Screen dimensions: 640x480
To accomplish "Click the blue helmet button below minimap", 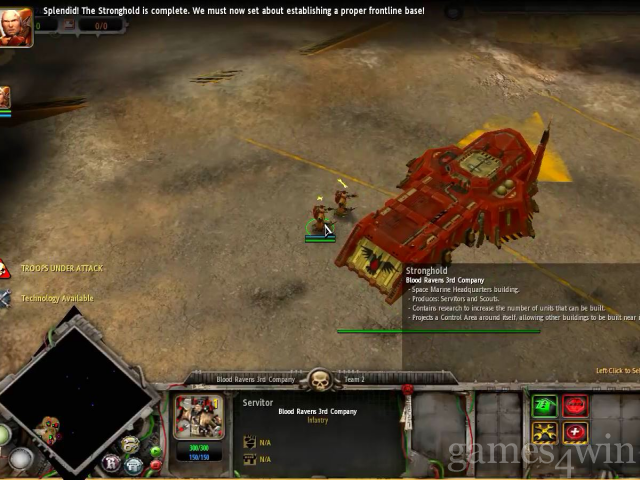I will coord(133,465).
